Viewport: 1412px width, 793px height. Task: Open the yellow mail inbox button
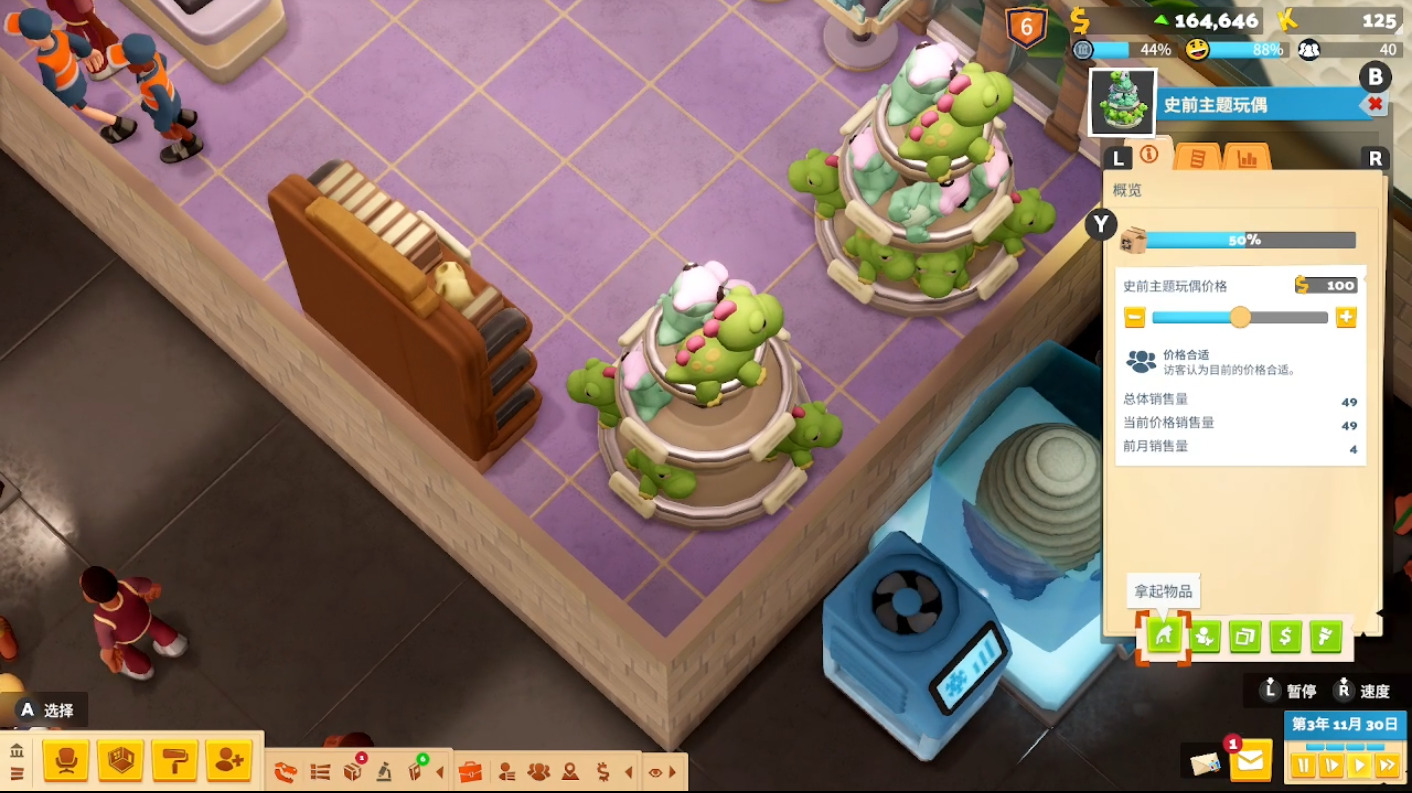(x=1250, y=762)
